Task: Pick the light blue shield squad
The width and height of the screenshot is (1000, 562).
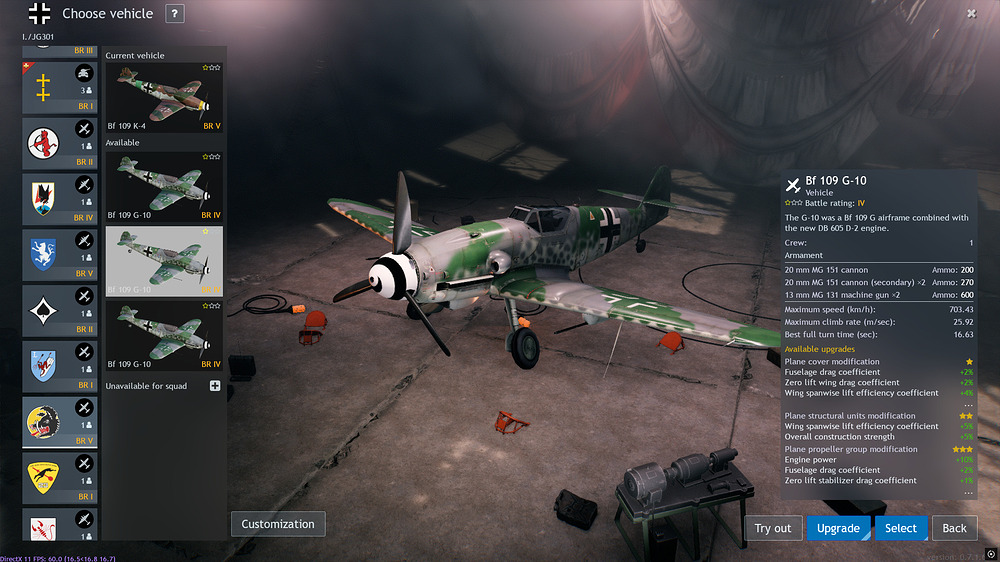Action: pyautogui.click(x=59, y=366)
